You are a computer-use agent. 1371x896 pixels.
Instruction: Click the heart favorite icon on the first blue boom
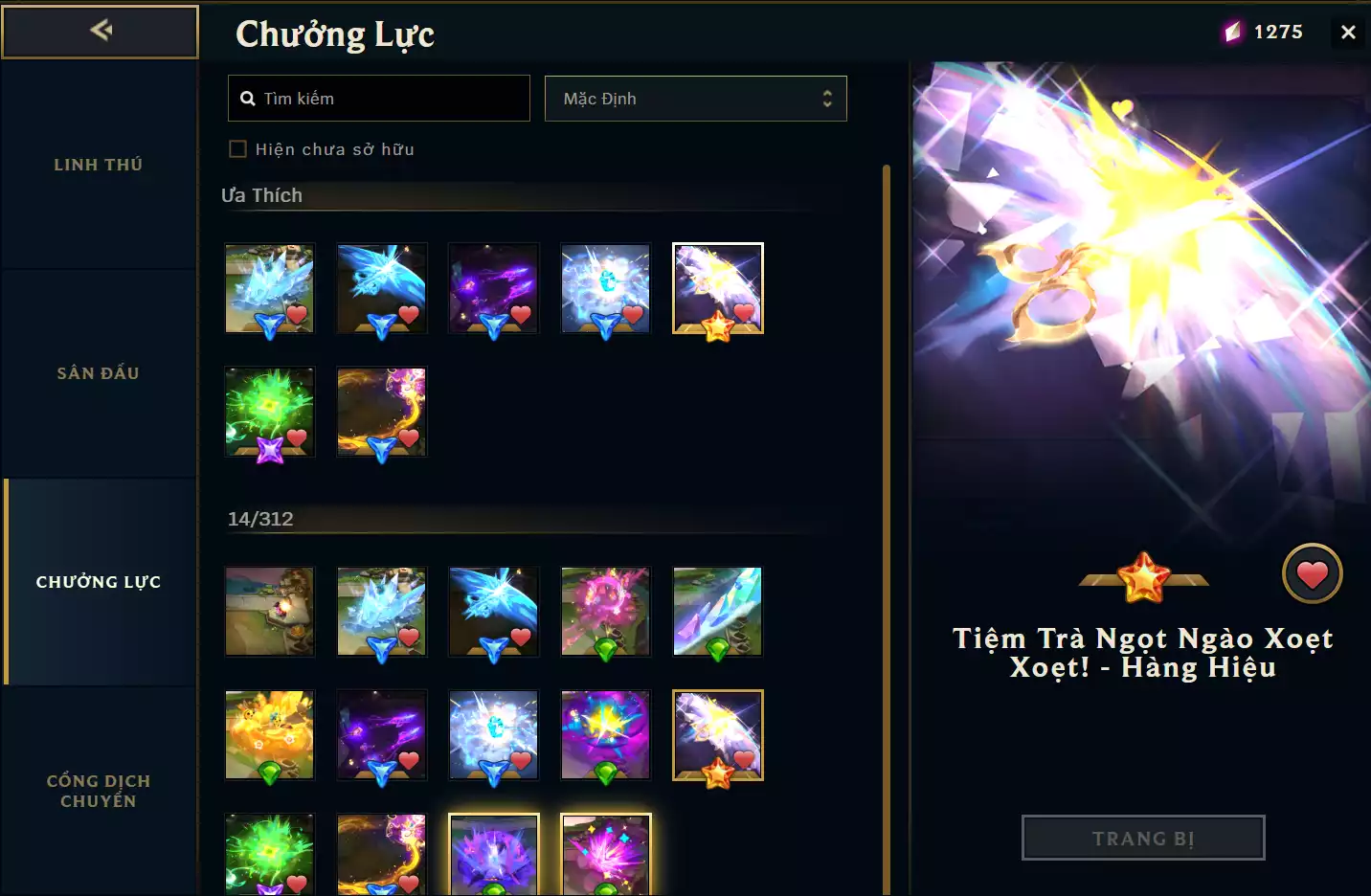point(298,314)
